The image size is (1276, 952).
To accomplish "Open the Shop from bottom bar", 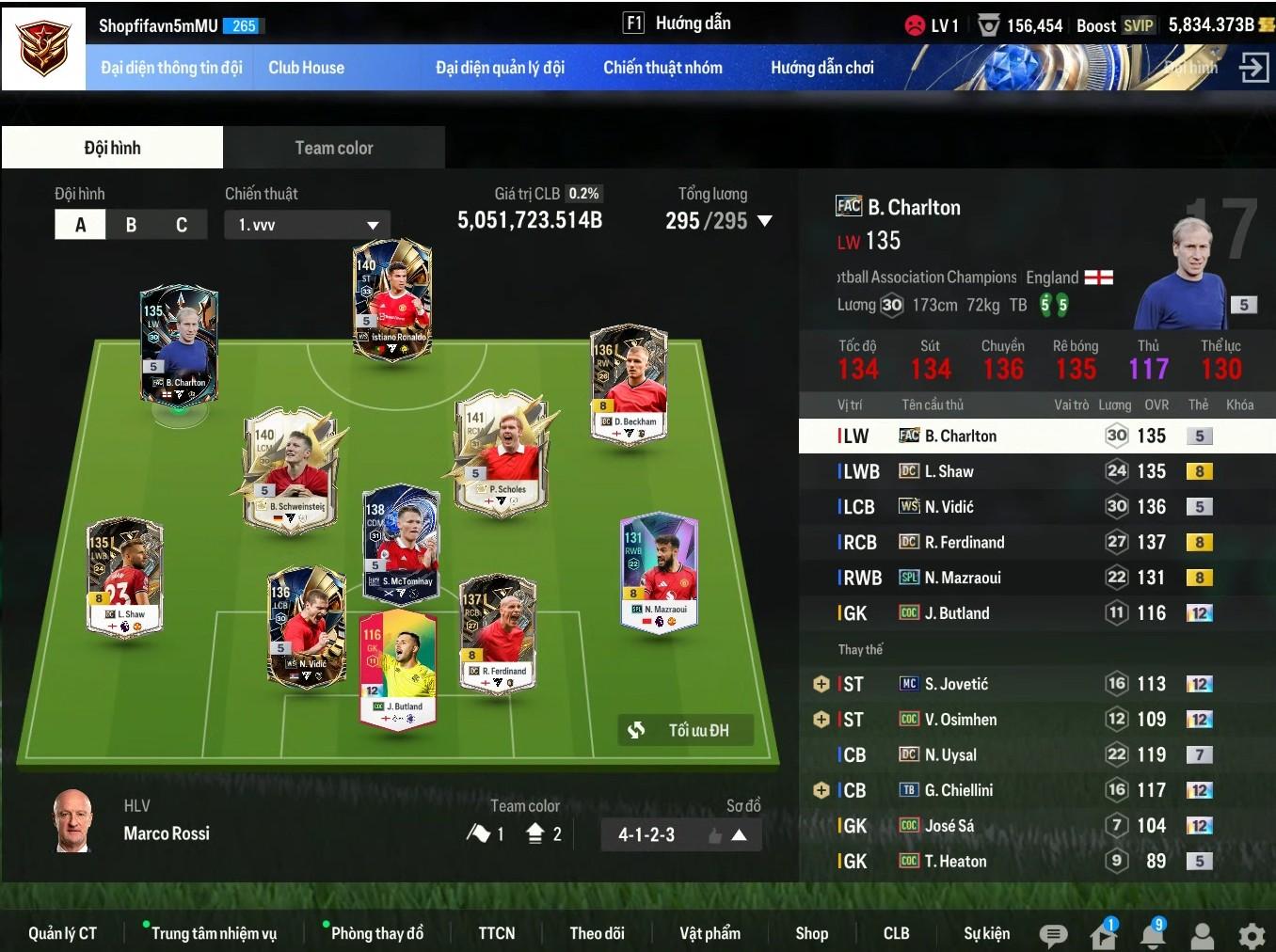I will pyautogui.click(x=811, y=933).
